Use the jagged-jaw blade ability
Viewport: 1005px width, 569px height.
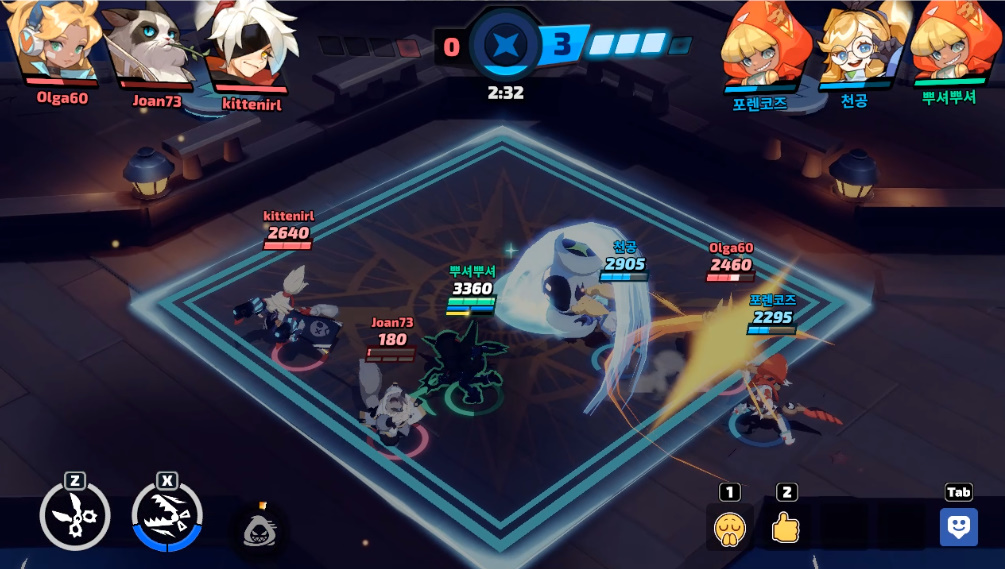[167, 517]
